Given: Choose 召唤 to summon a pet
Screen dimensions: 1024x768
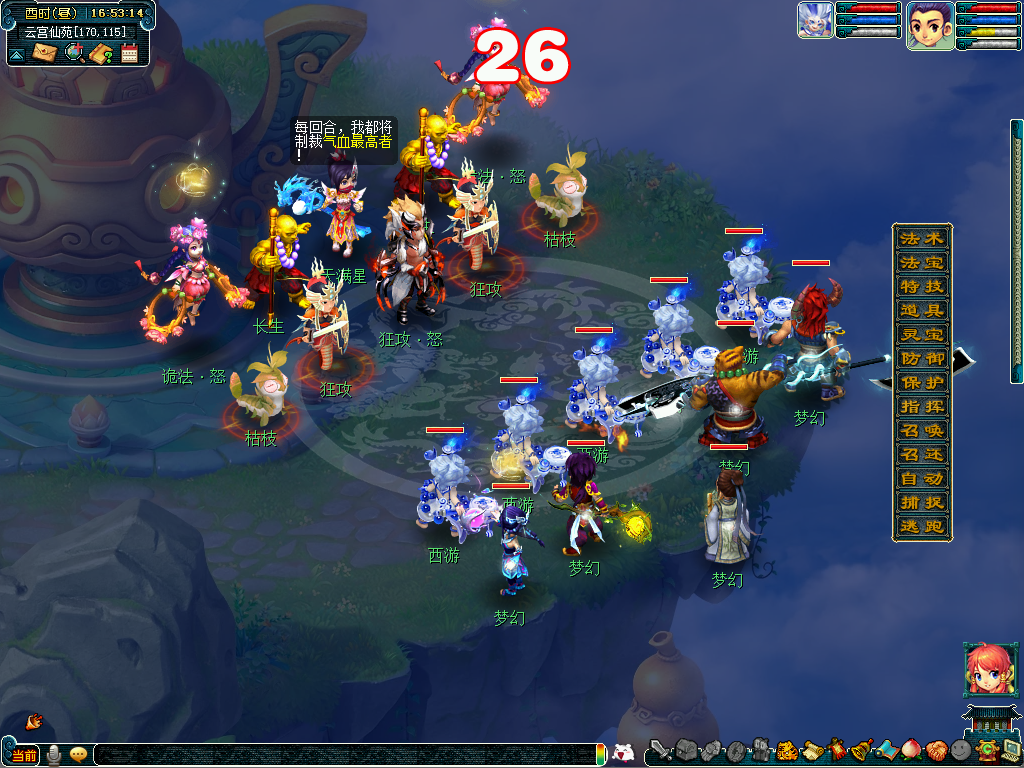Looking at the screenshot, I should [921, 431].
